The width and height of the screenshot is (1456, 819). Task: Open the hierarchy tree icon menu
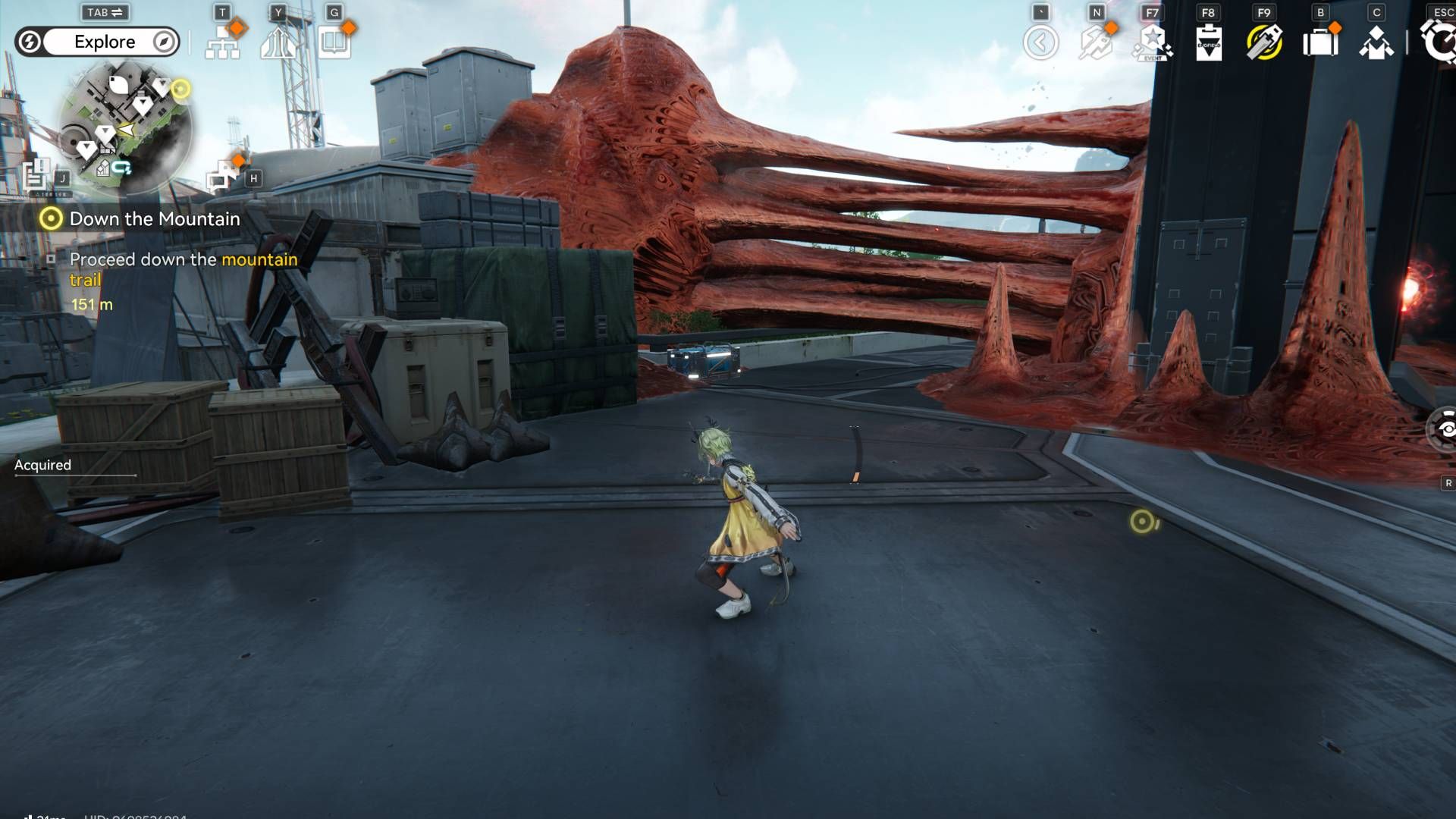(223, 43)
